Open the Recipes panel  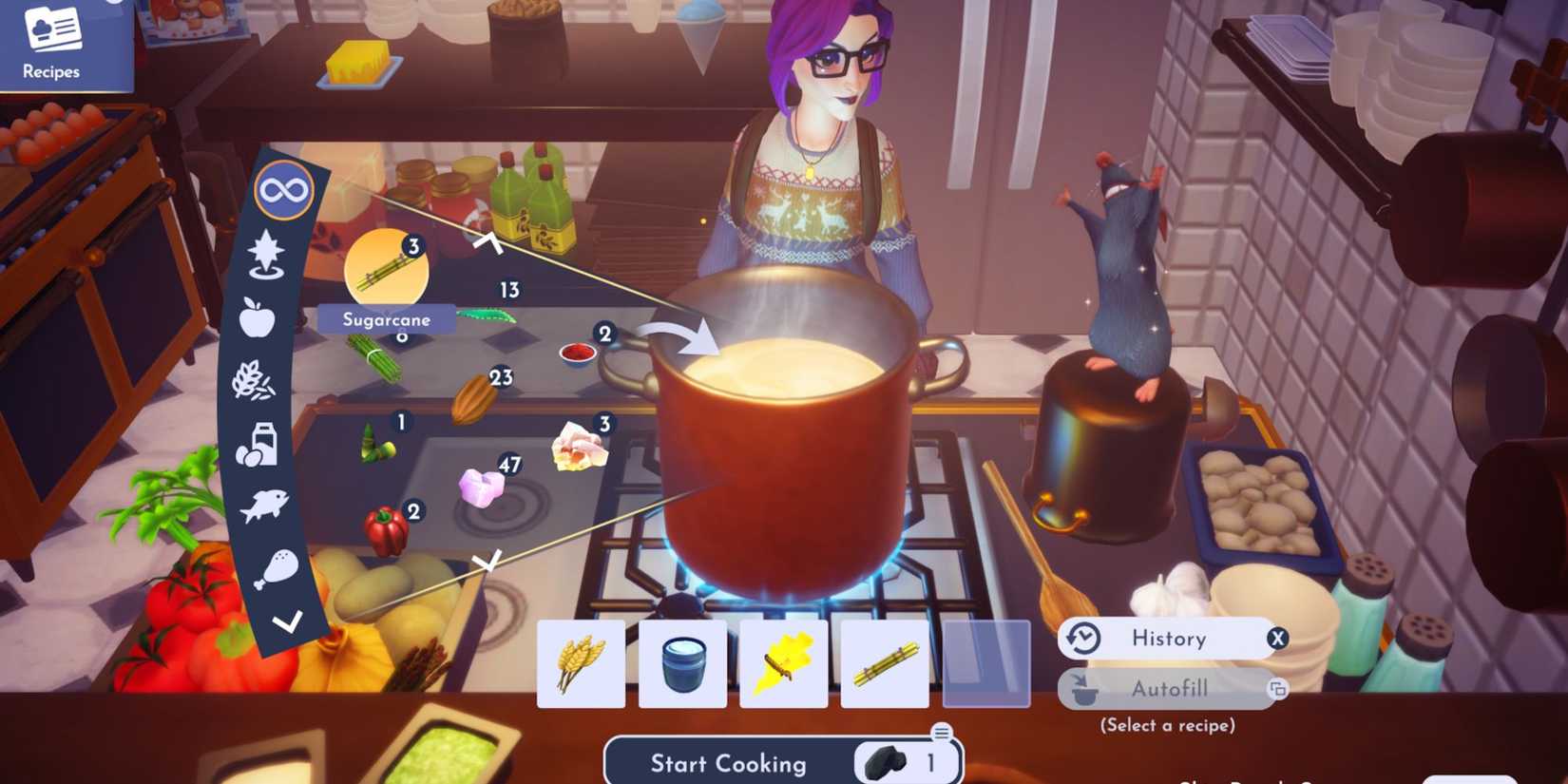pyautogui.click(x=52, y=43)
